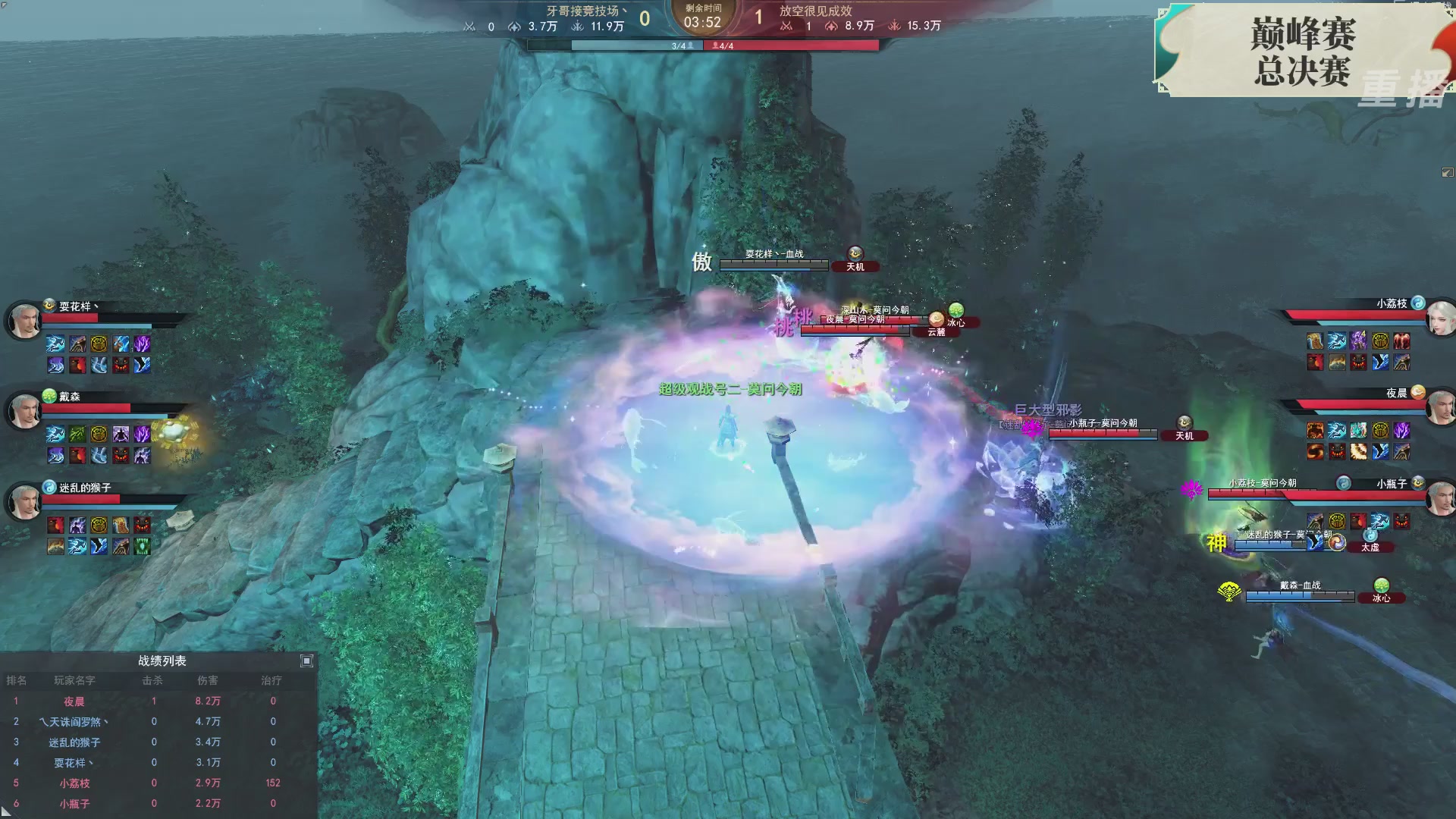Screen dimensions: 1456x819
Task: Click the 击杀 column header in score list
Action: coord(154,681)
